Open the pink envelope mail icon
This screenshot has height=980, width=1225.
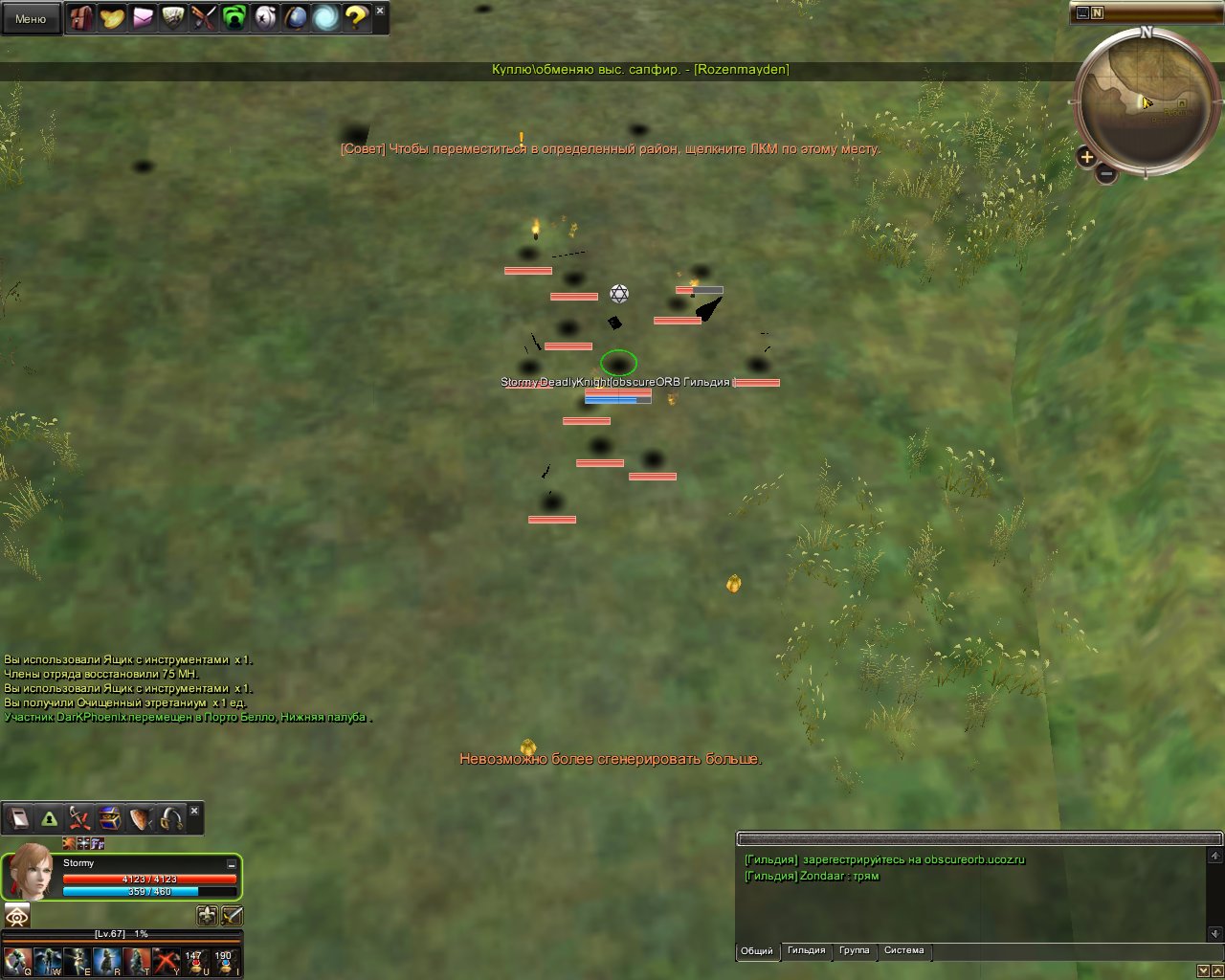(143, 18)
